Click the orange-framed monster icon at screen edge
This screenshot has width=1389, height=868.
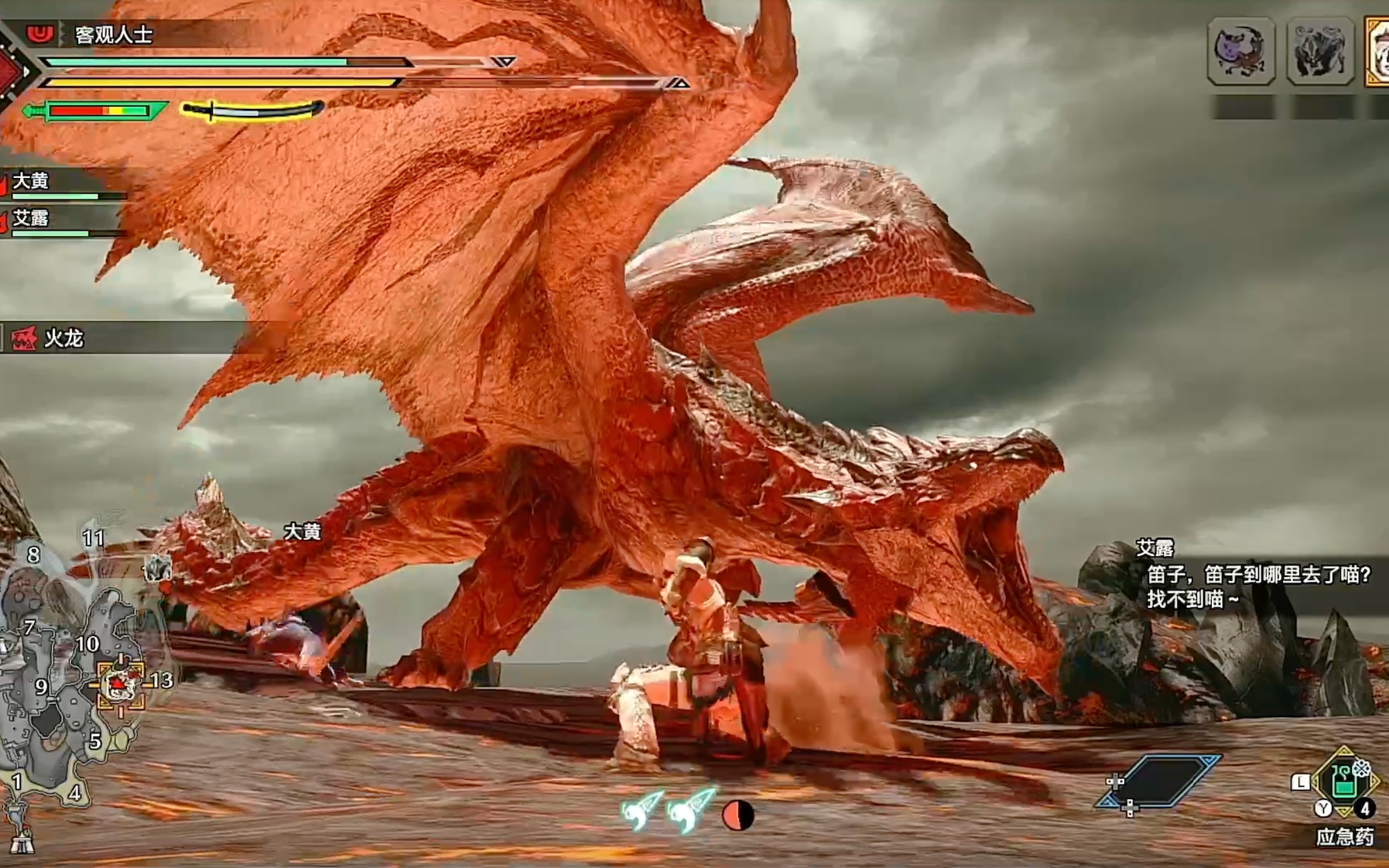click(1378, 51)
